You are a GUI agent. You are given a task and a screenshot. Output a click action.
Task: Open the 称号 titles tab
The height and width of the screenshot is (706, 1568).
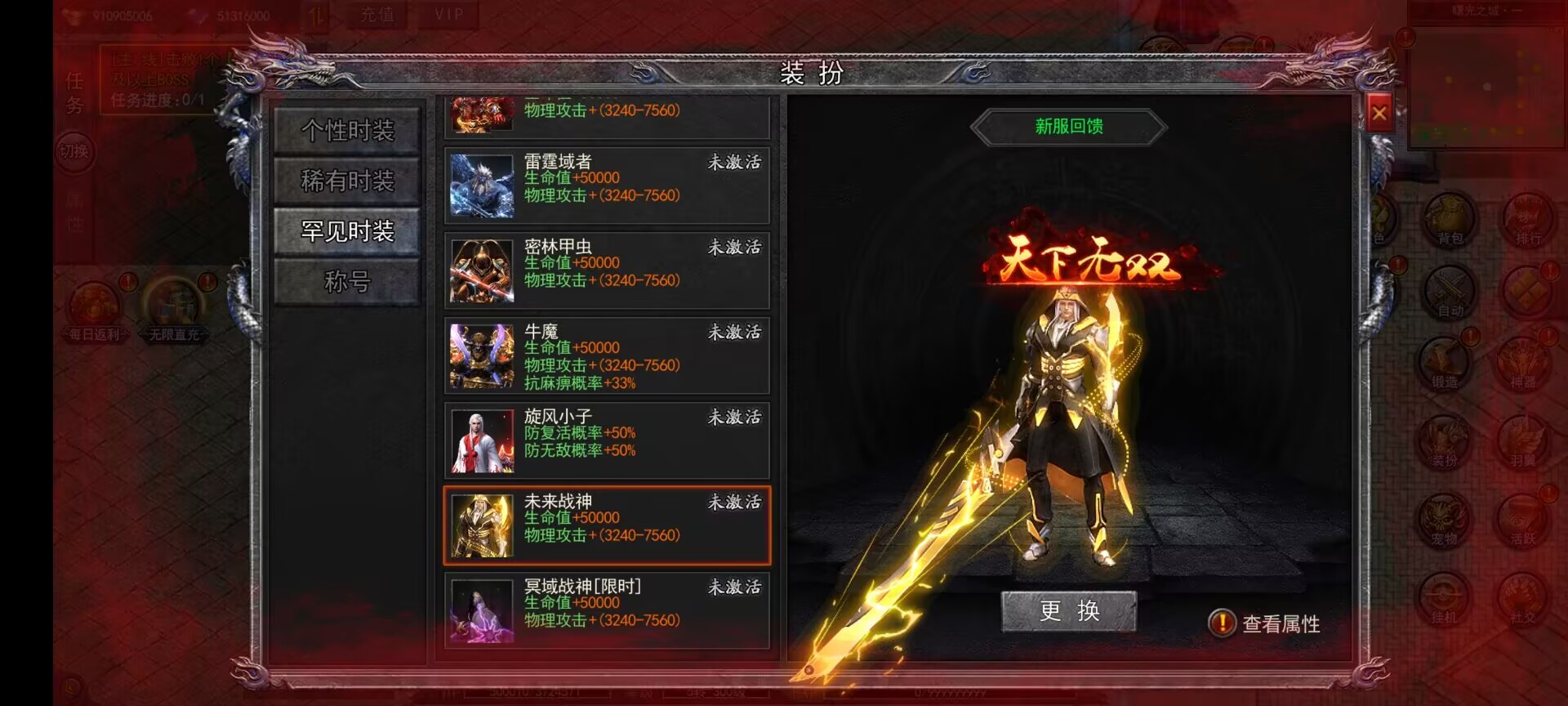350,282
